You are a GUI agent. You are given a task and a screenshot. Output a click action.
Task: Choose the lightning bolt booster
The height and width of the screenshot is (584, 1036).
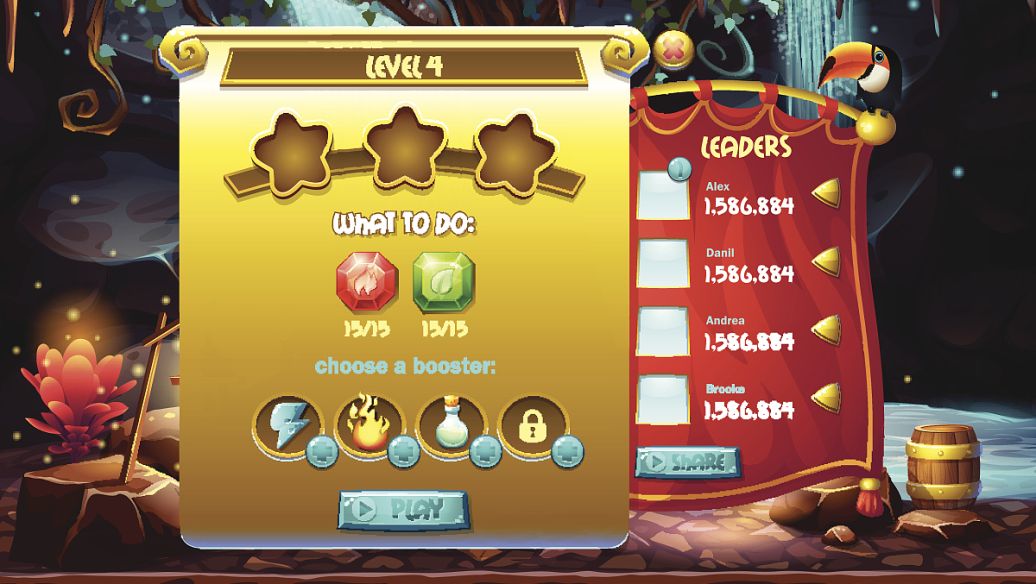287,425
